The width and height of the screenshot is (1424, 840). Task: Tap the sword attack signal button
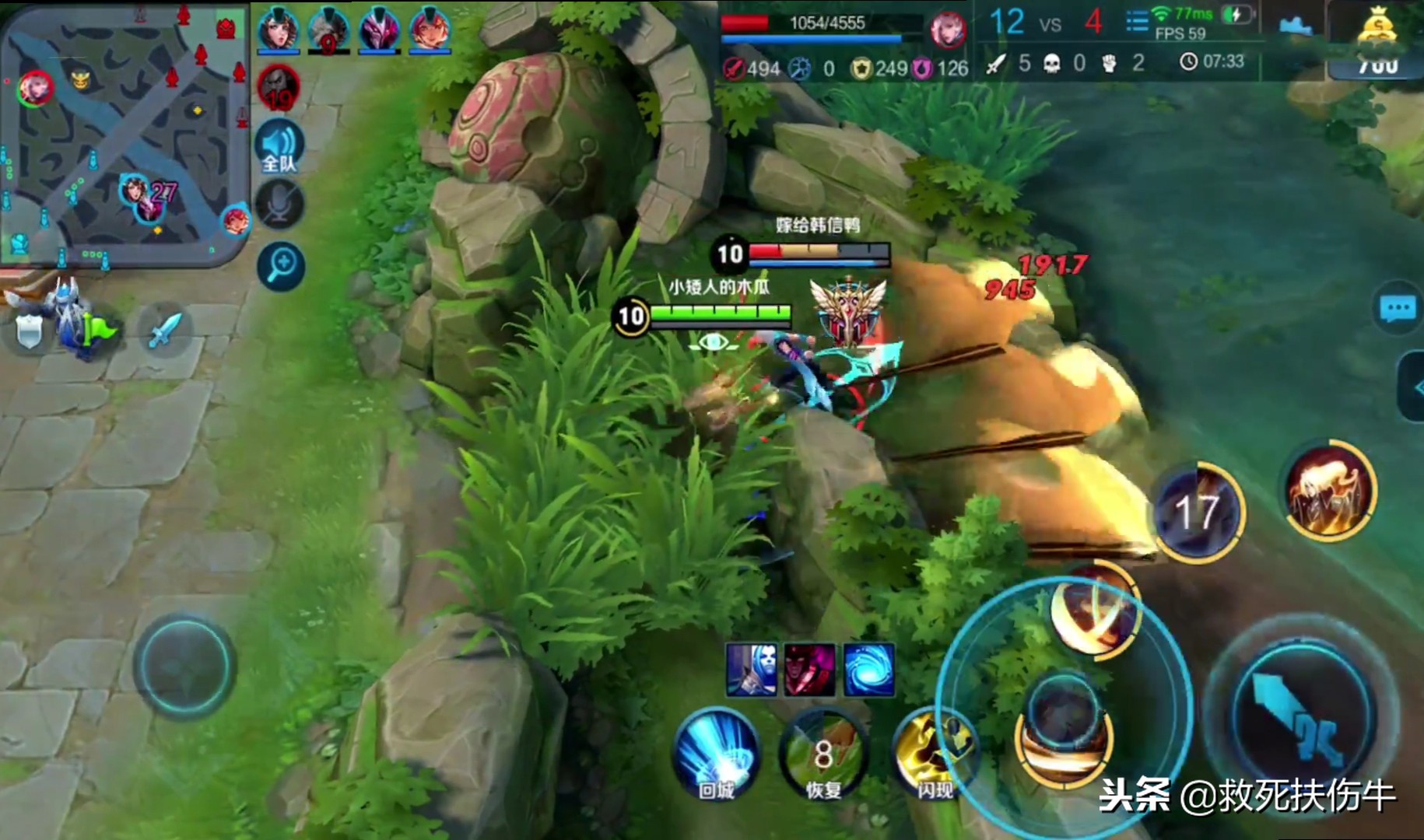coord(165,331)
